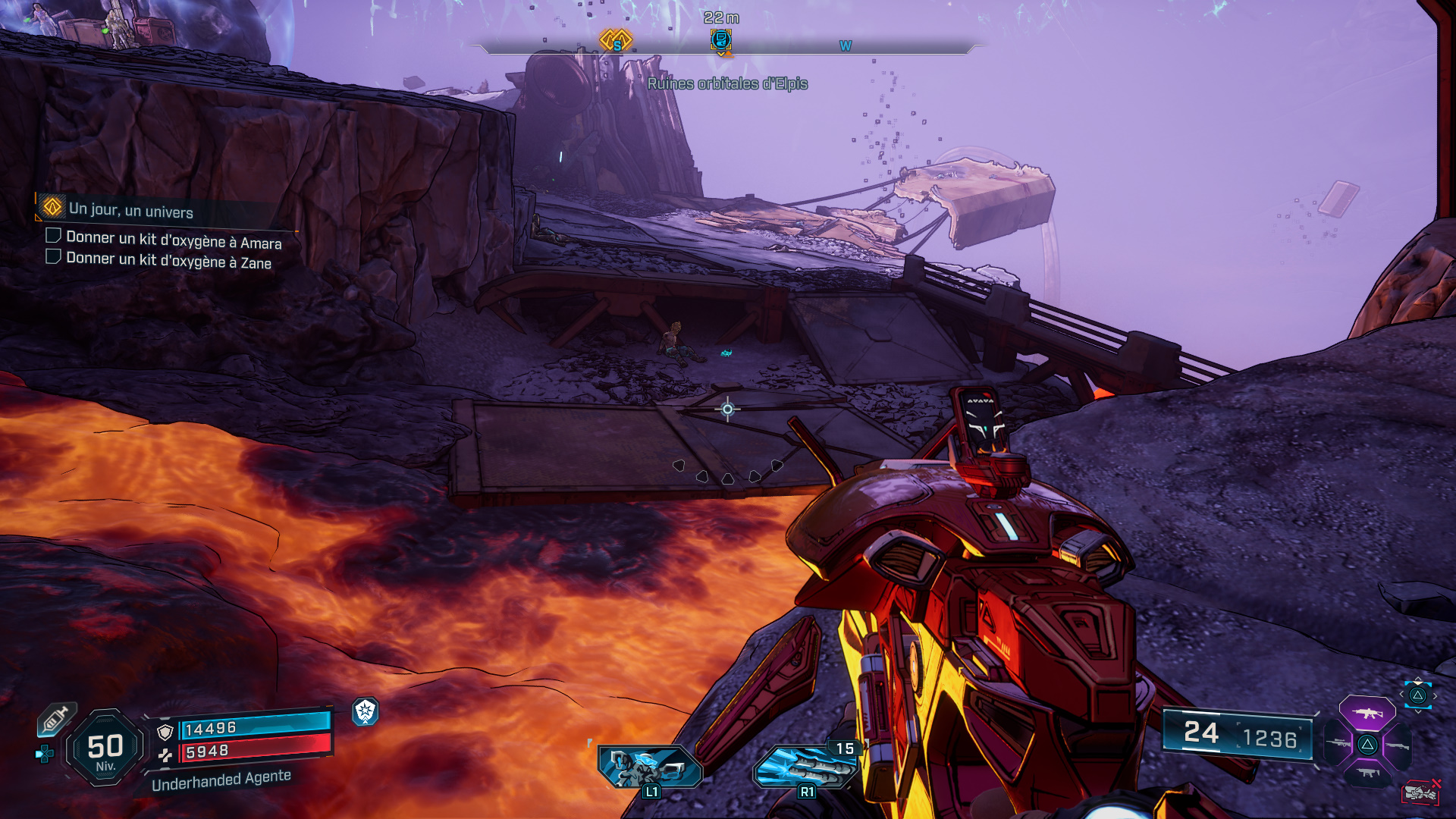Click the yellow diamond quest markers on the compass
The height and width of the screenshot is (819, 1456).
616,39
